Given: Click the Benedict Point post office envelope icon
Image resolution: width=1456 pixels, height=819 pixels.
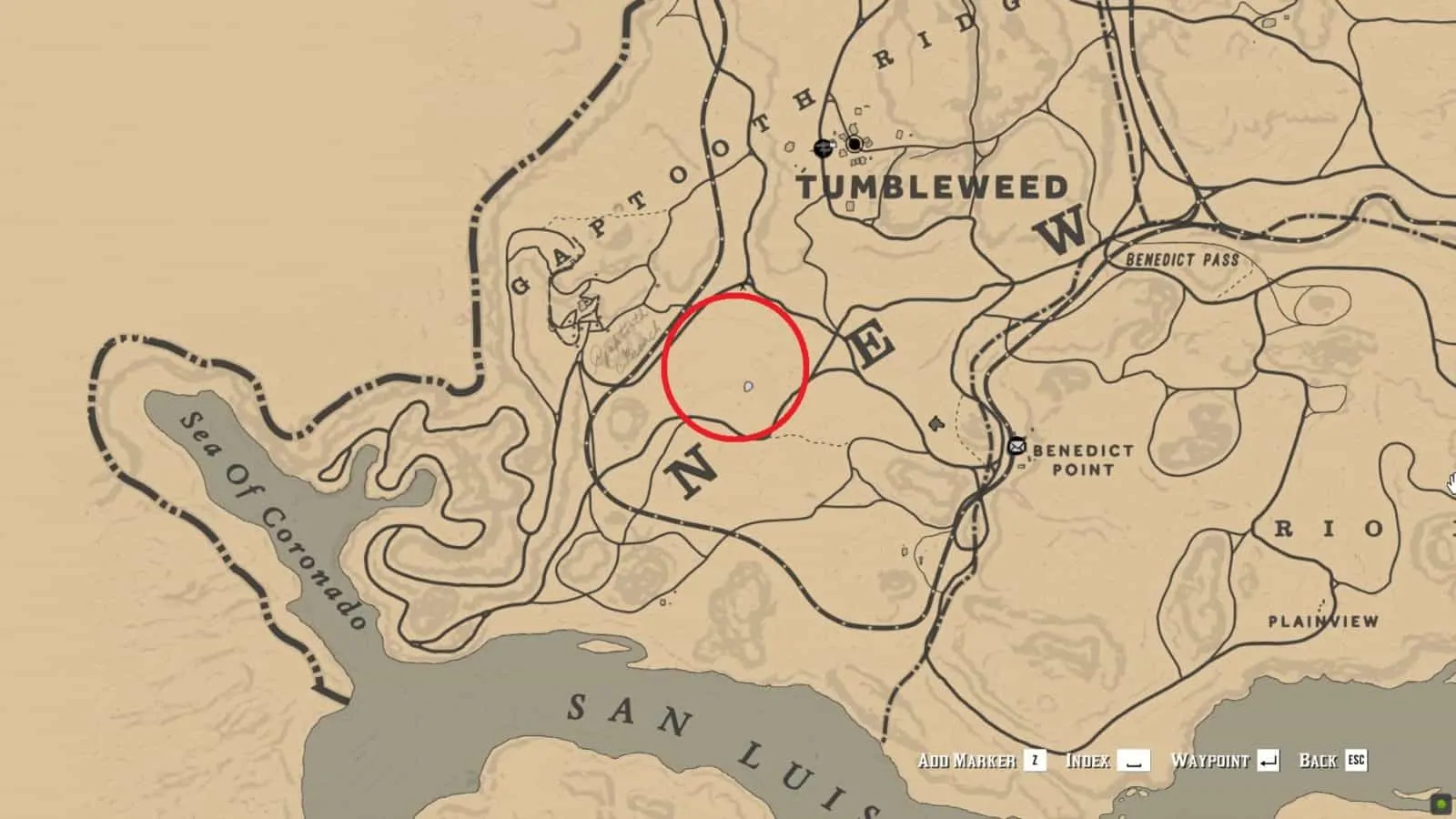Looking at the screenshot, I should click(1016, 445).
